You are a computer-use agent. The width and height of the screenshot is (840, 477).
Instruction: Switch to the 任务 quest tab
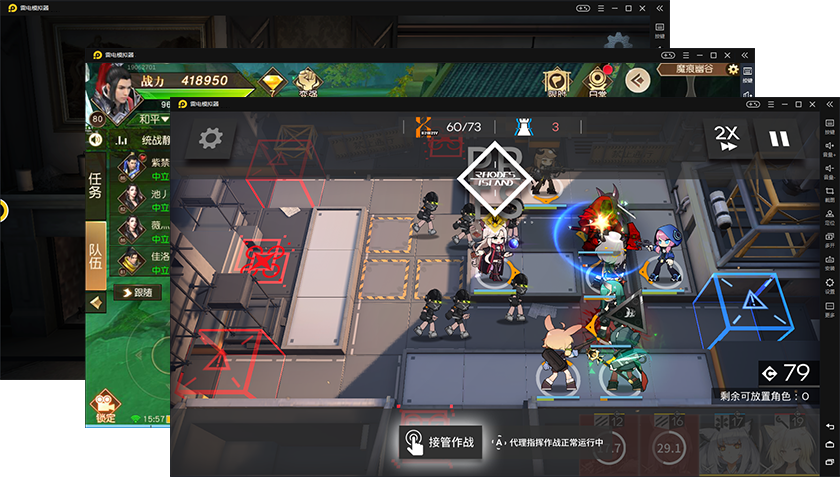(96, 186)
